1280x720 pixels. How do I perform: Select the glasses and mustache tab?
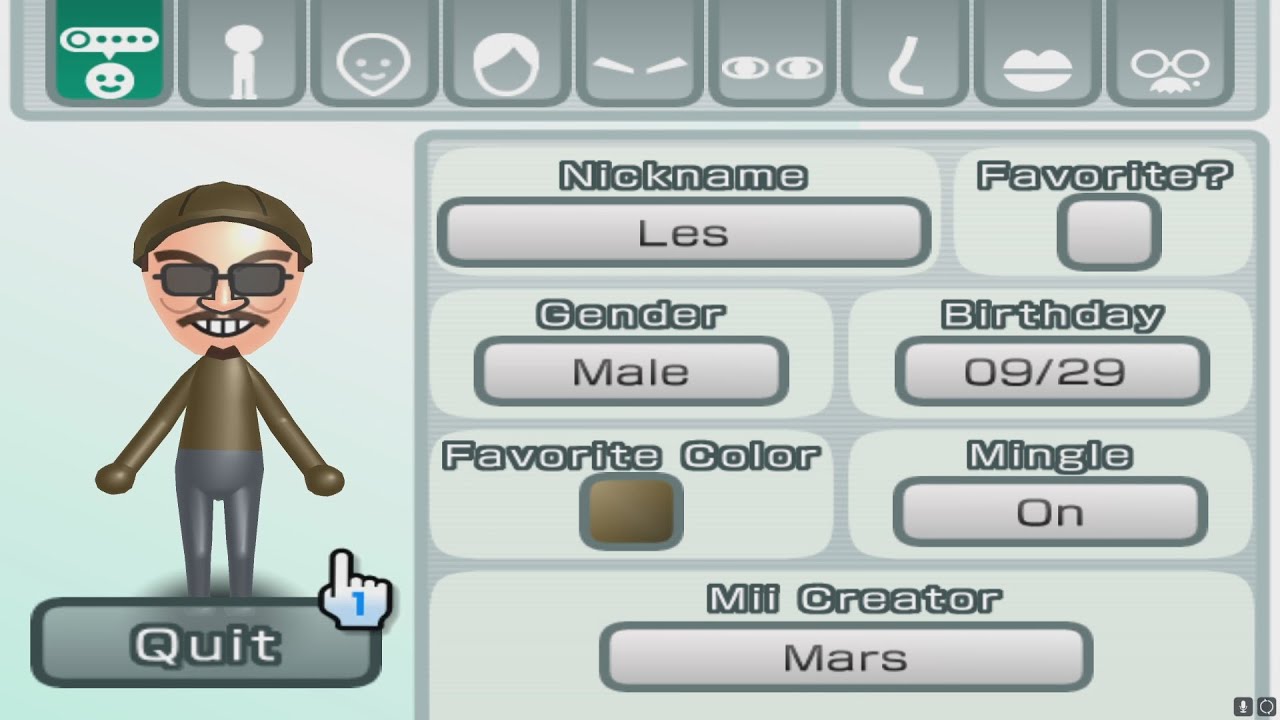coord(1170,53)
